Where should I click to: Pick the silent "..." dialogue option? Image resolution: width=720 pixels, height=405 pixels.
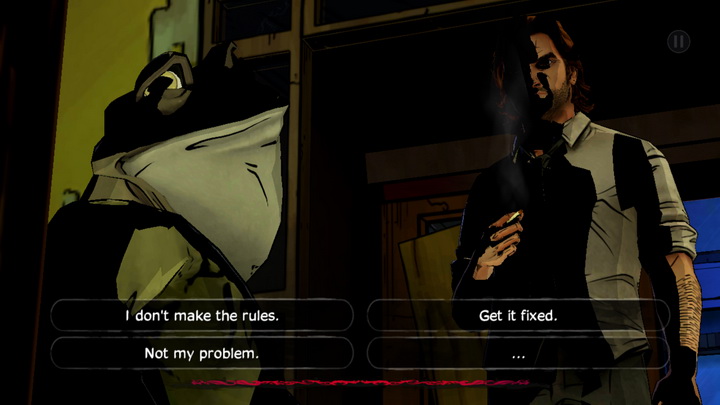(518, 353)
